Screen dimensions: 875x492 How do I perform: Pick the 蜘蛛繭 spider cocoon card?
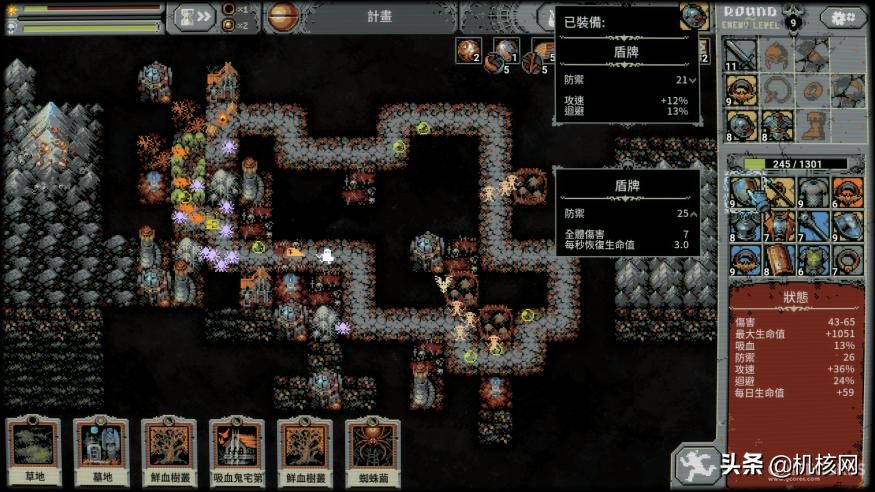373,451
